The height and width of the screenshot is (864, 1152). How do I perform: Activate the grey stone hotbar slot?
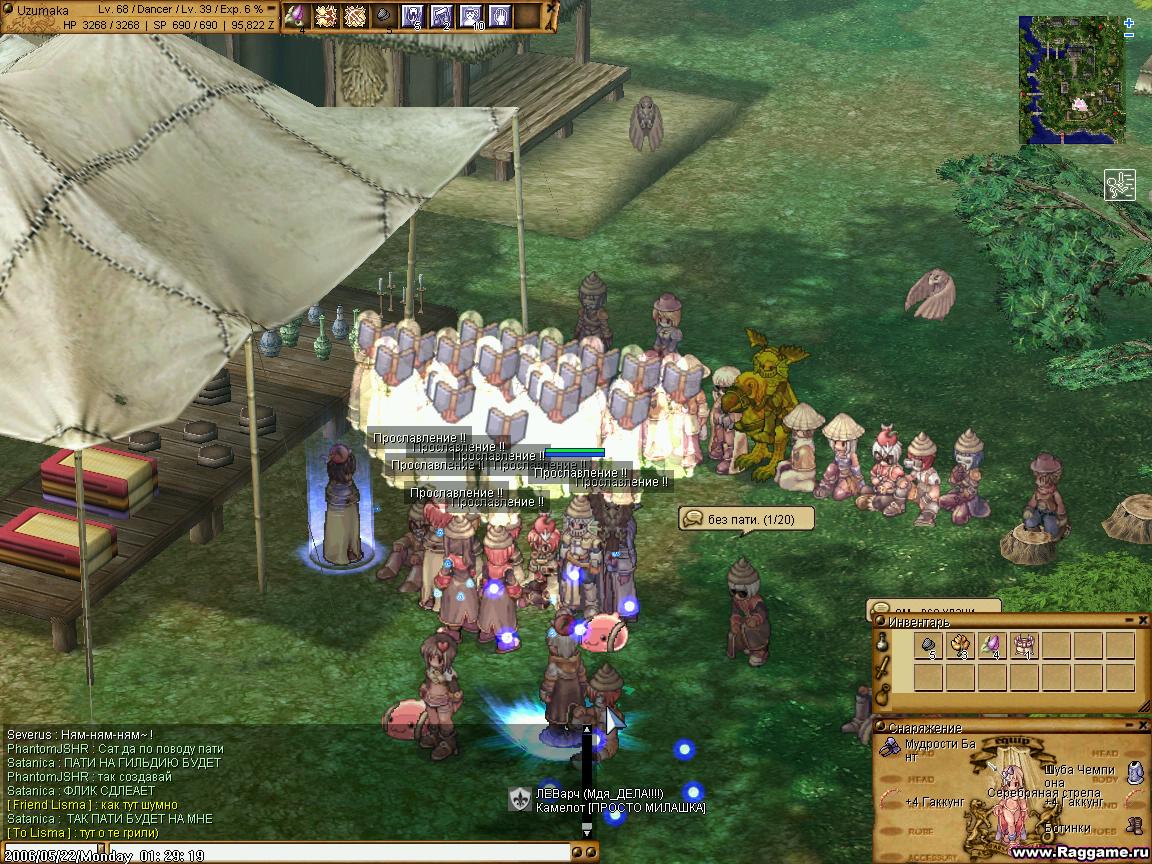pos(383,16)
